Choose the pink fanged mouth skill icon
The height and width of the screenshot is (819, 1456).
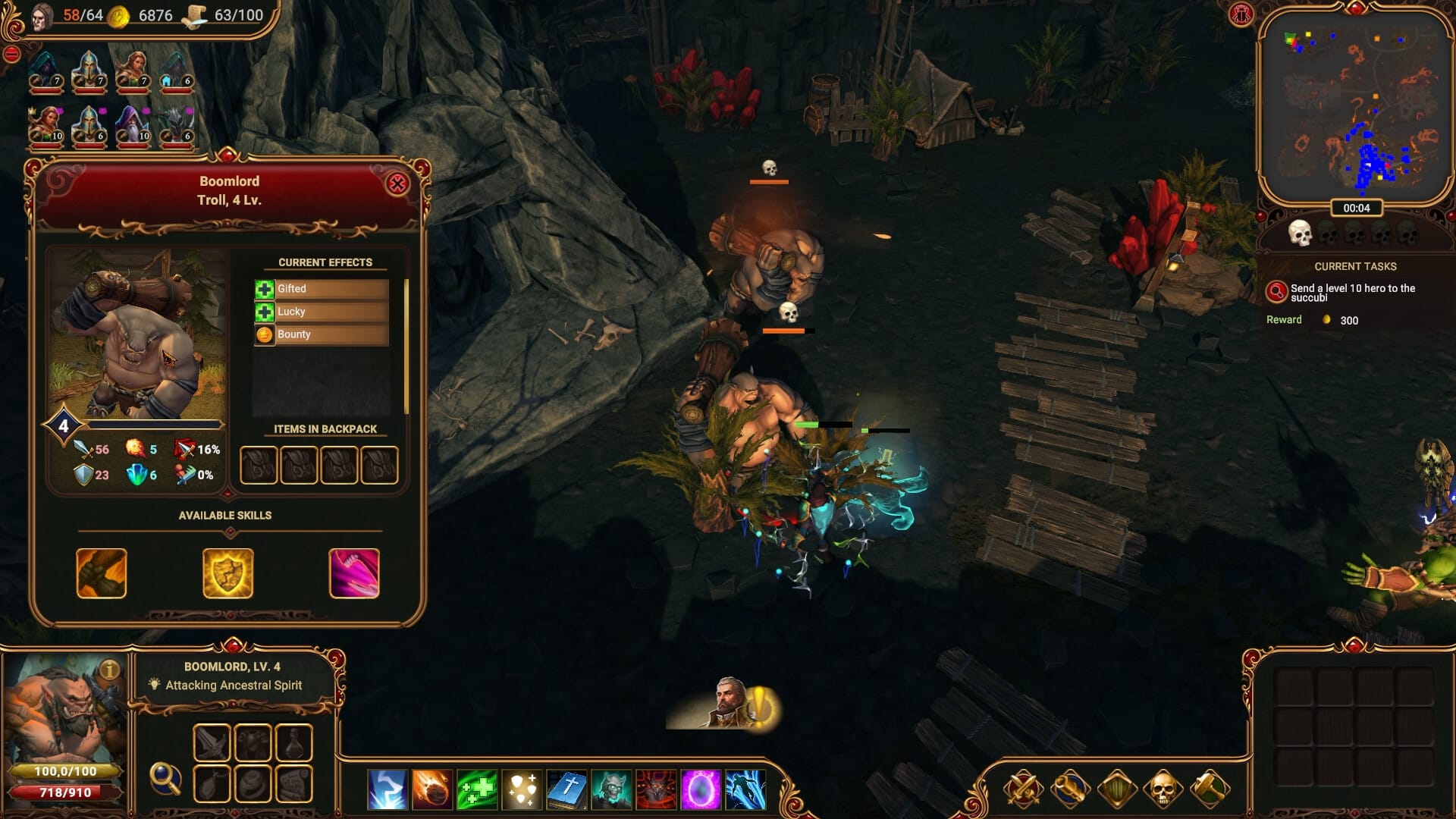tap(354, 573)
